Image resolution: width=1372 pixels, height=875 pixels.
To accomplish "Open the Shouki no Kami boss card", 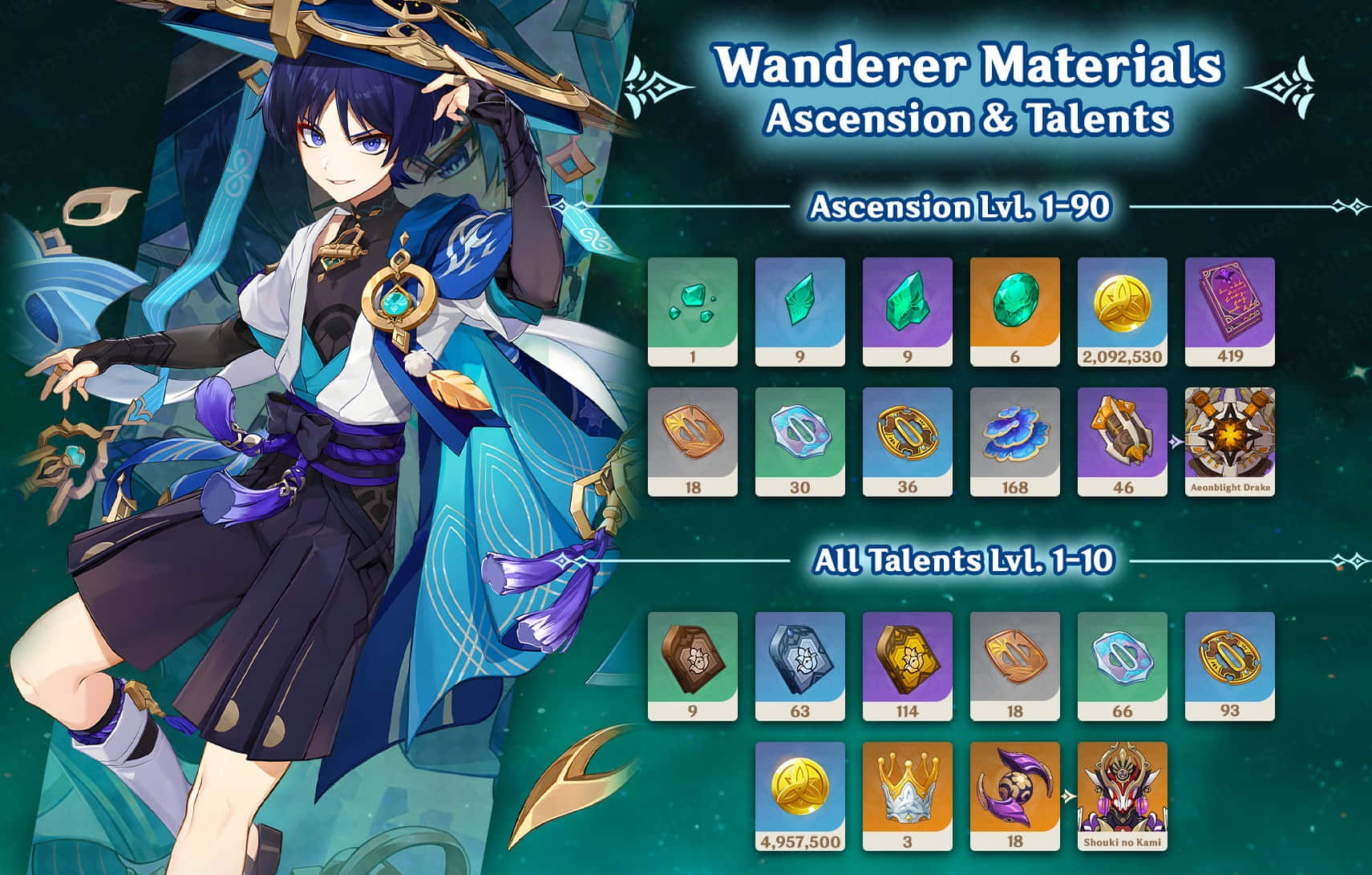I will pos(1122,796).
